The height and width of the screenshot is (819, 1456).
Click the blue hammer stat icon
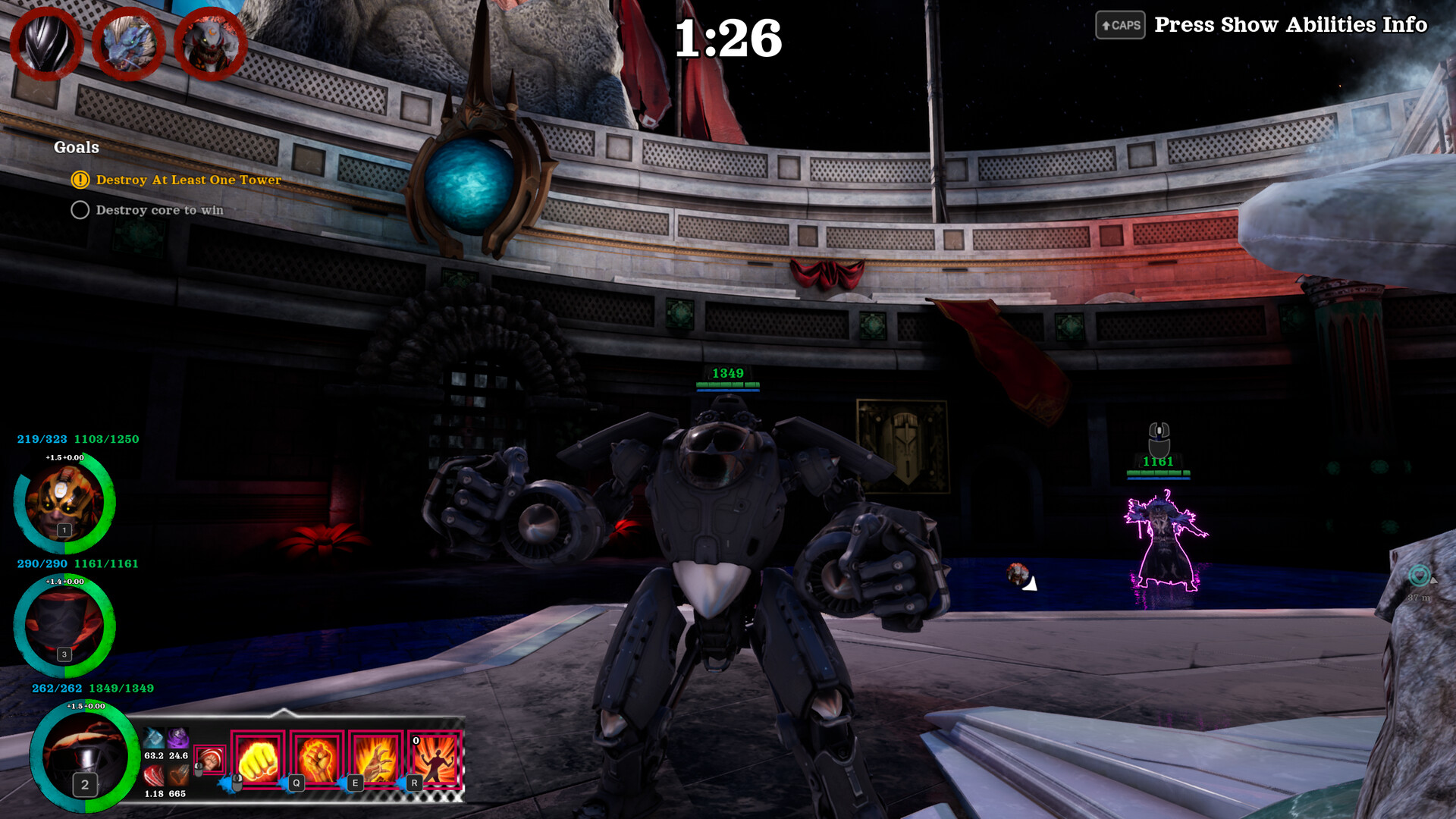point(154,737)
